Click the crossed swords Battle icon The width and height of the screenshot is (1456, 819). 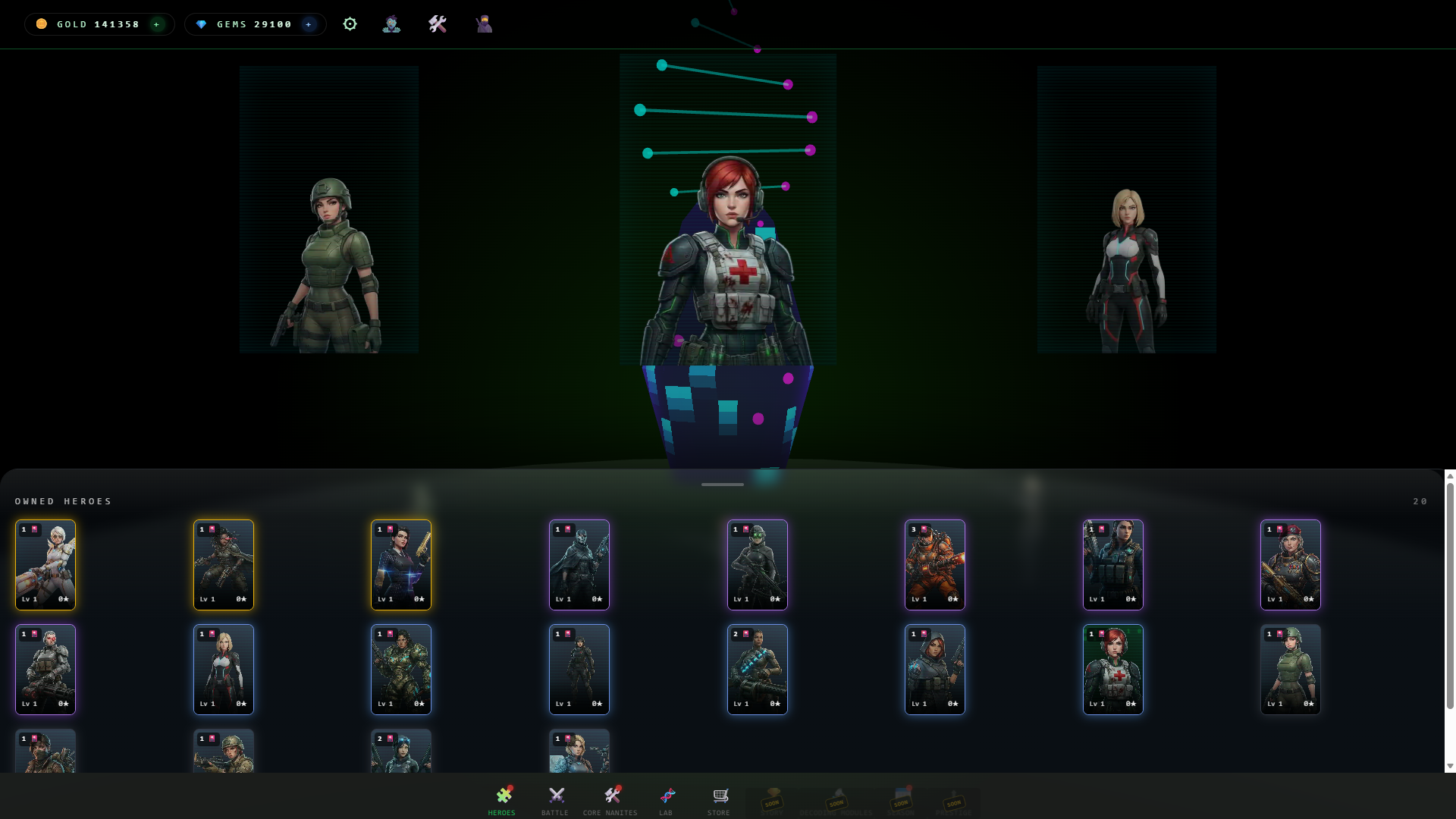pos(555,795)
